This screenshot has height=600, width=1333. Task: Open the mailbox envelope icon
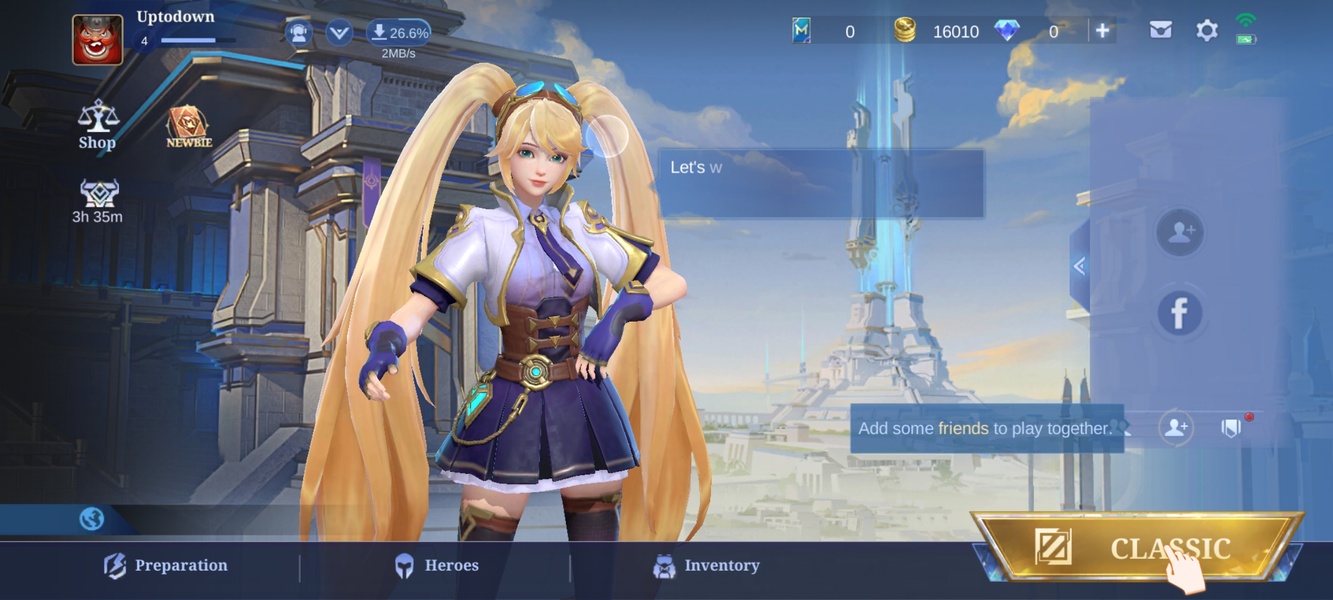[x=1160, y=31]
